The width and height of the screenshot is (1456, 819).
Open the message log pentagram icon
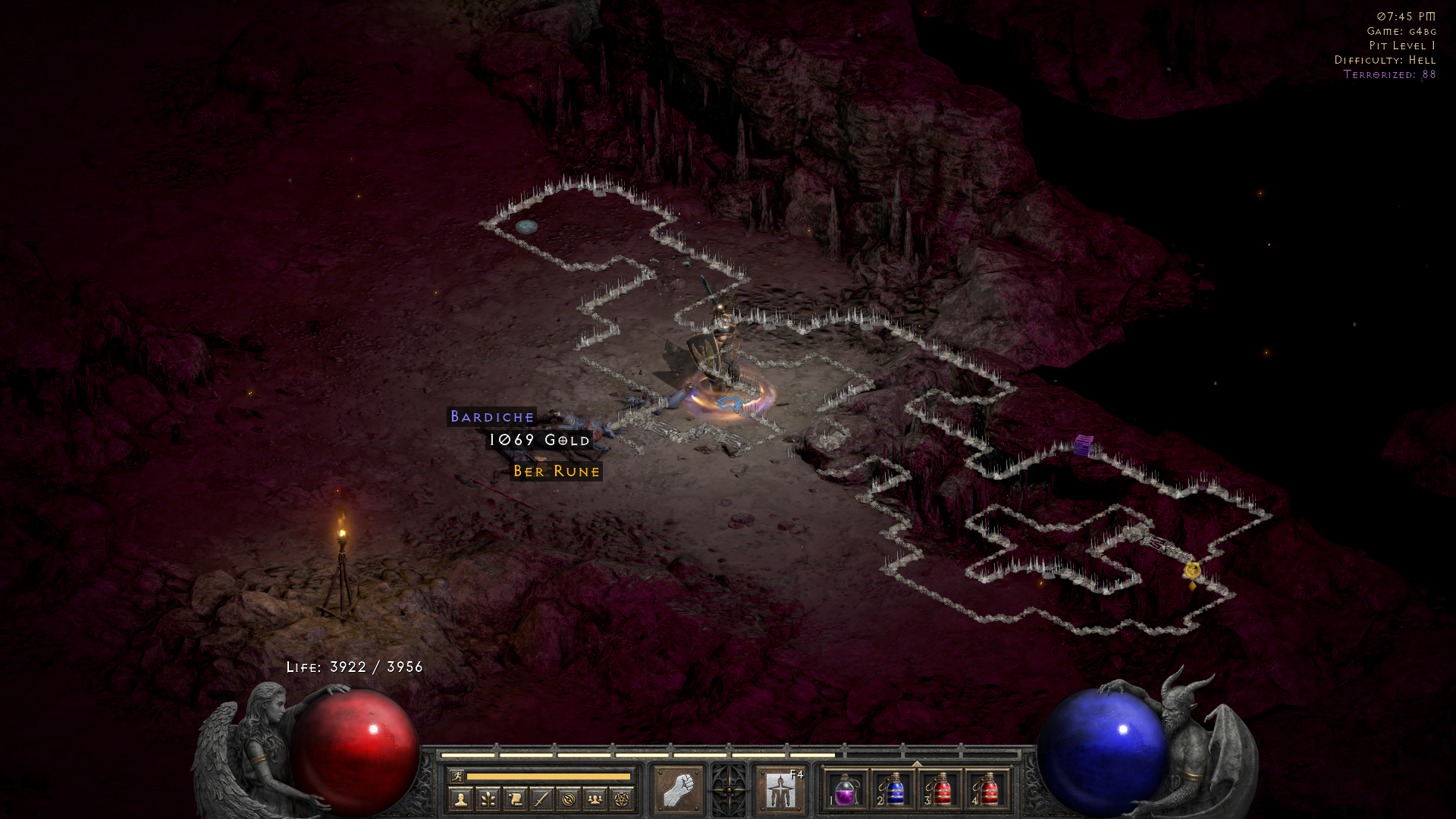[x=620, y=801]
